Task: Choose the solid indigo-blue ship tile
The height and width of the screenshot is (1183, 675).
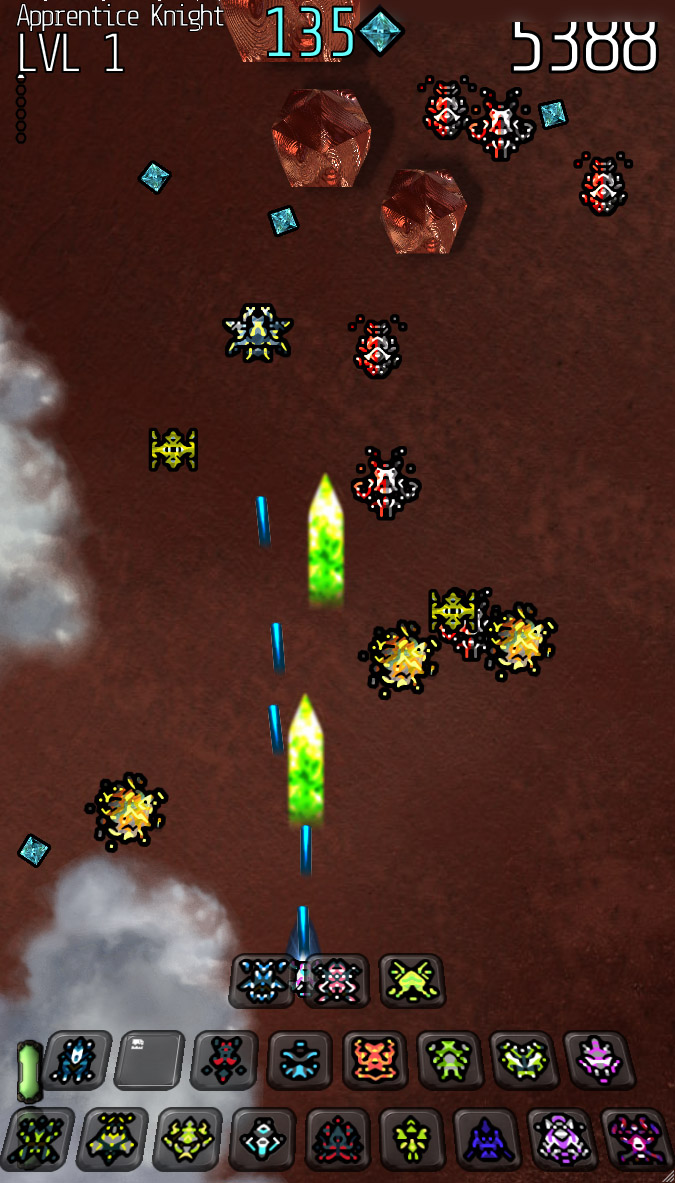Action: point(485,1139)
